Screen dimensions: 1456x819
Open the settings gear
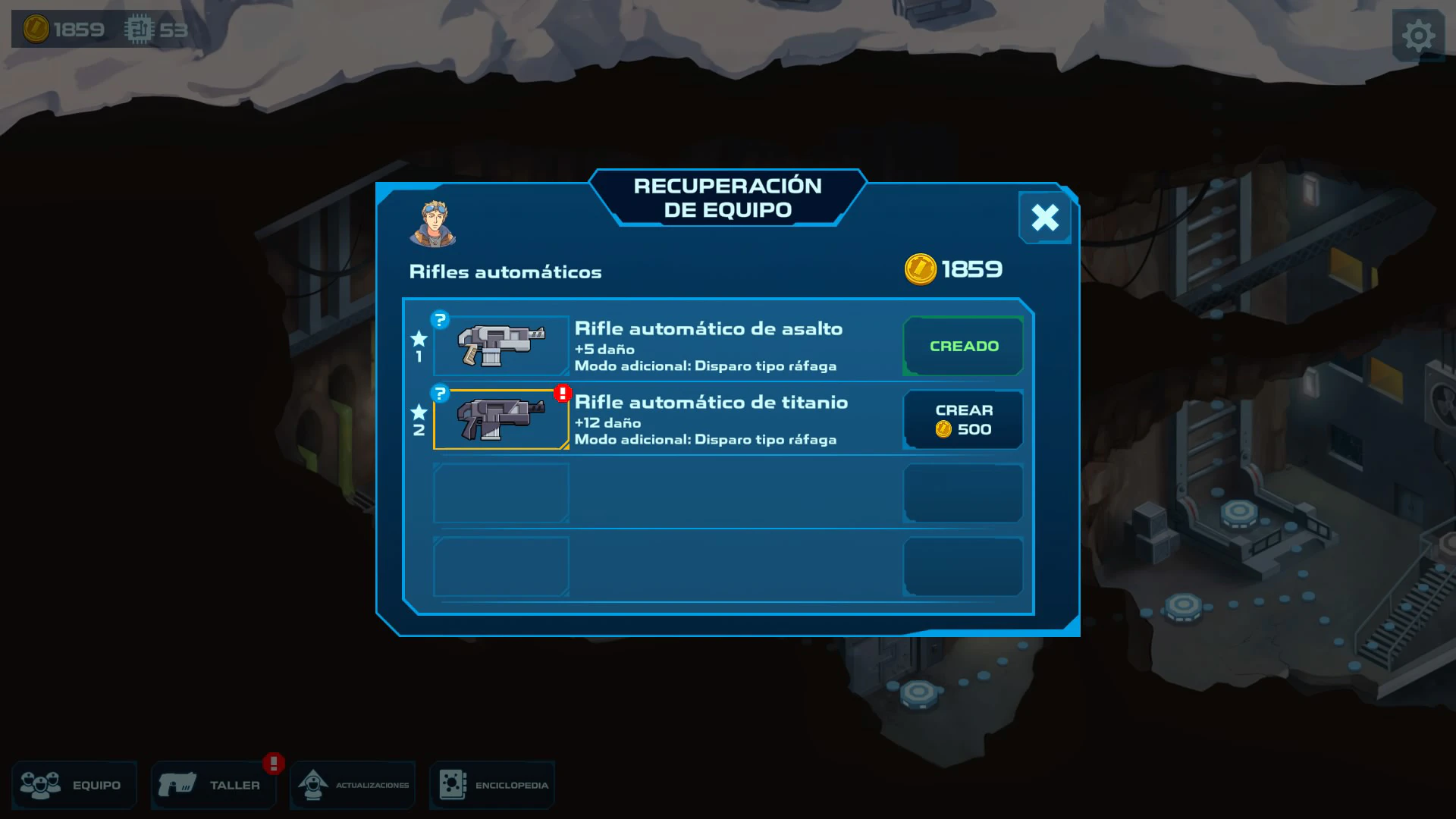click(1417, 36)
